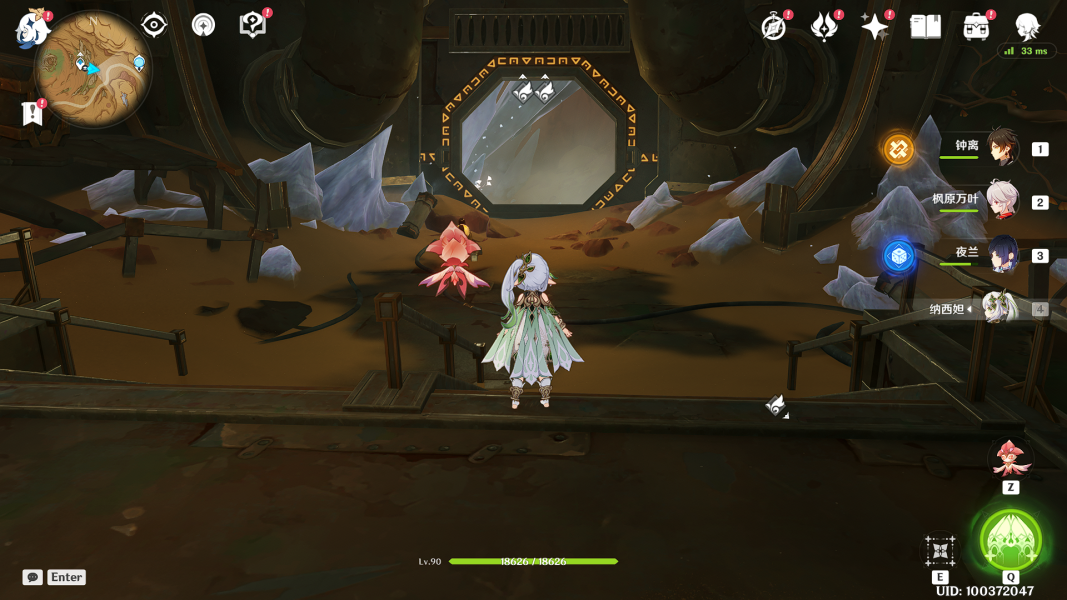Open the adventurer handbook book icon
Screen dimensions: 1067x600
[x=925, y=27]
